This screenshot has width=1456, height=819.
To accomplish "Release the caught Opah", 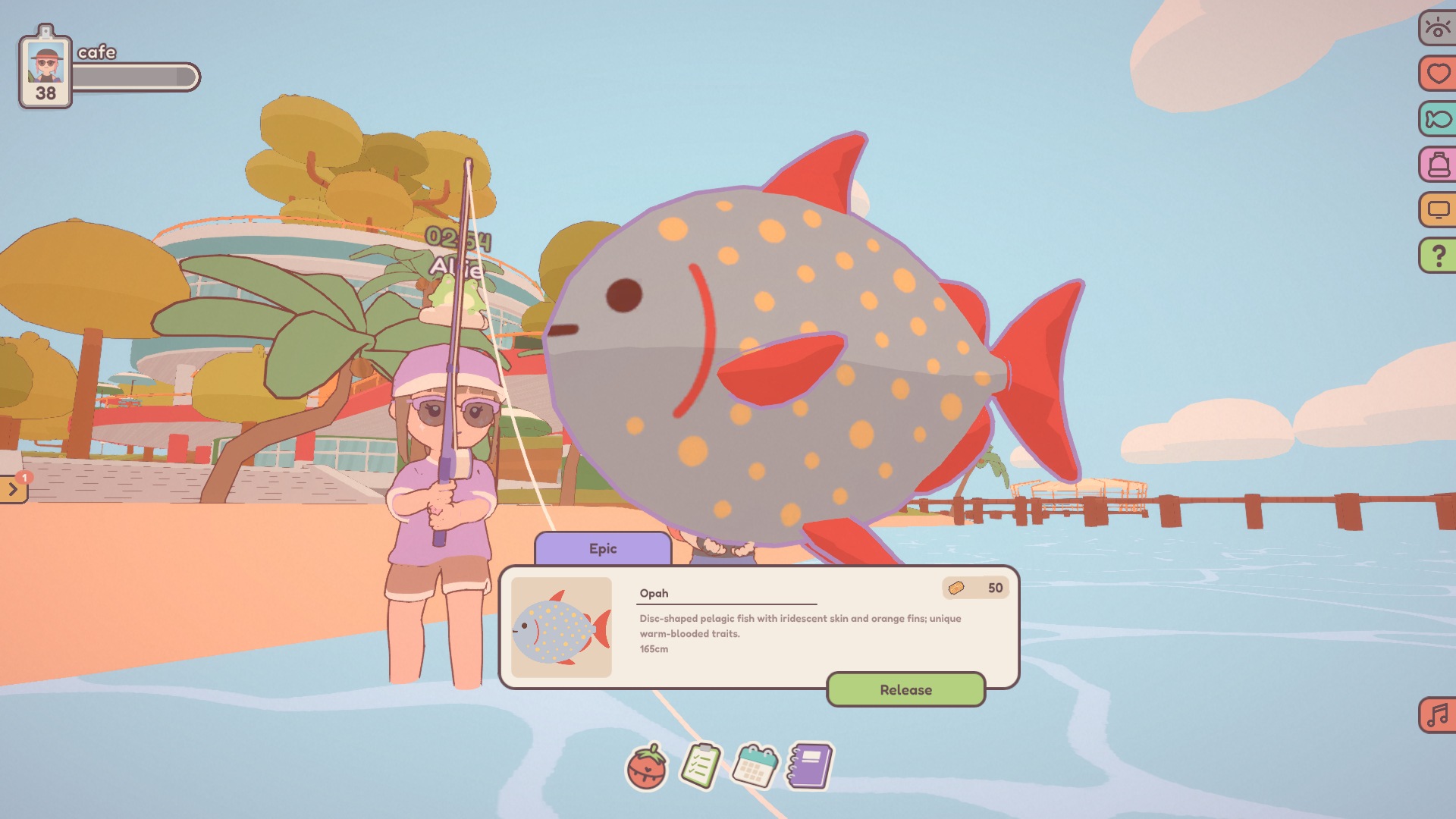I will [905, 689].
